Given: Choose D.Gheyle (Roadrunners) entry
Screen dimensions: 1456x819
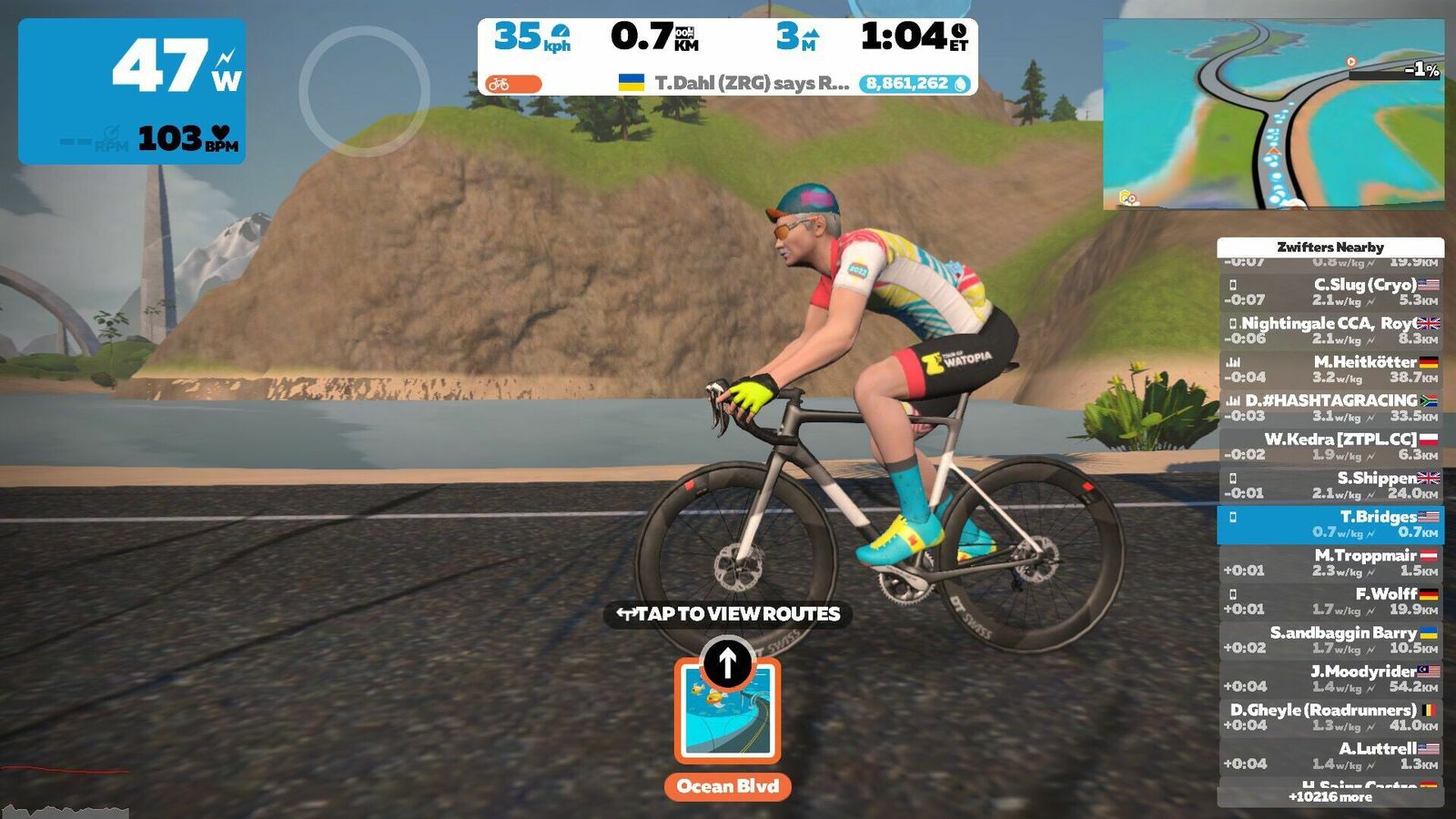Looking at the screenshot, I should tap(1330, 717).
